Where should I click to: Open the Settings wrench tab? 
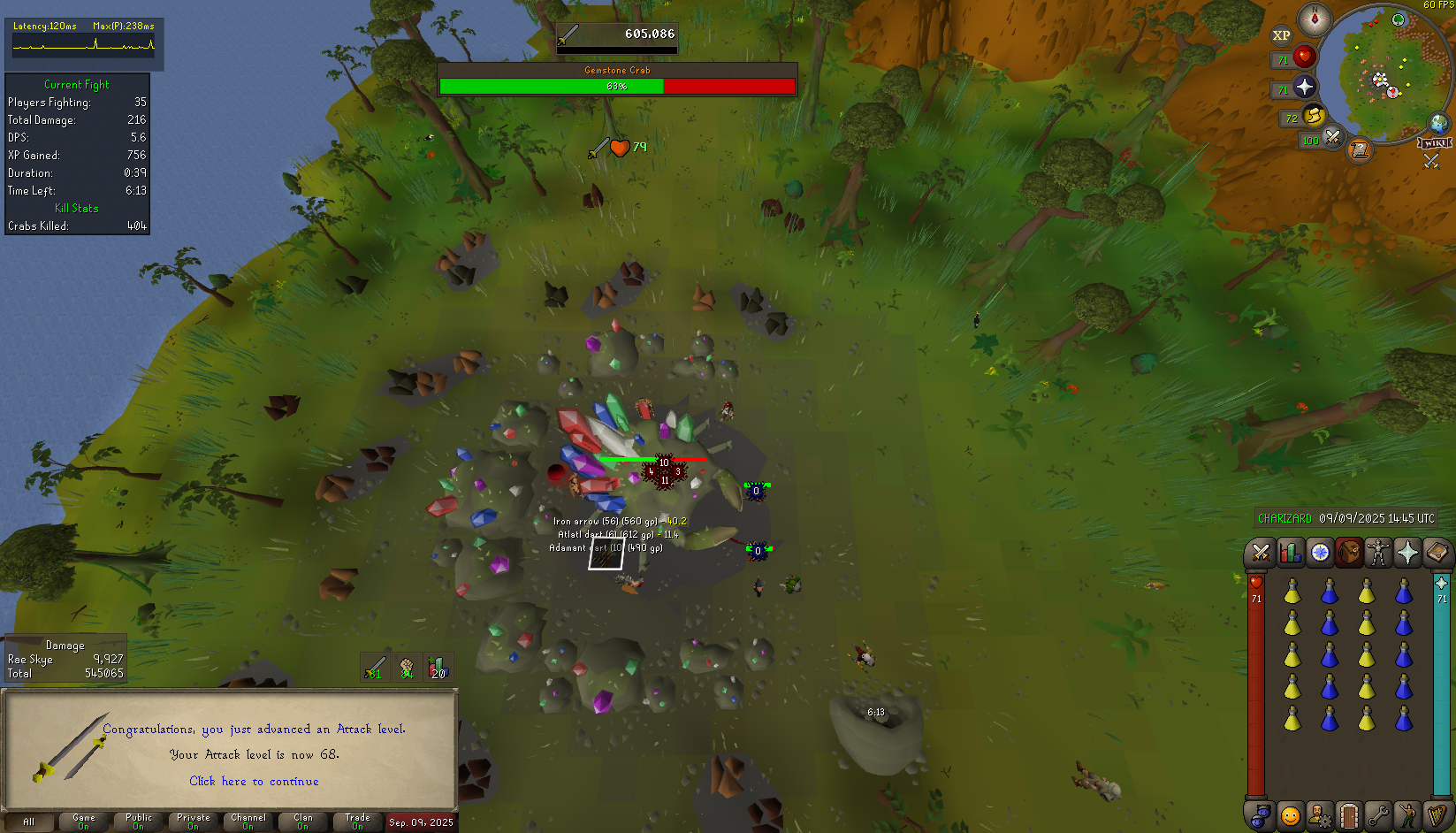1377,814
